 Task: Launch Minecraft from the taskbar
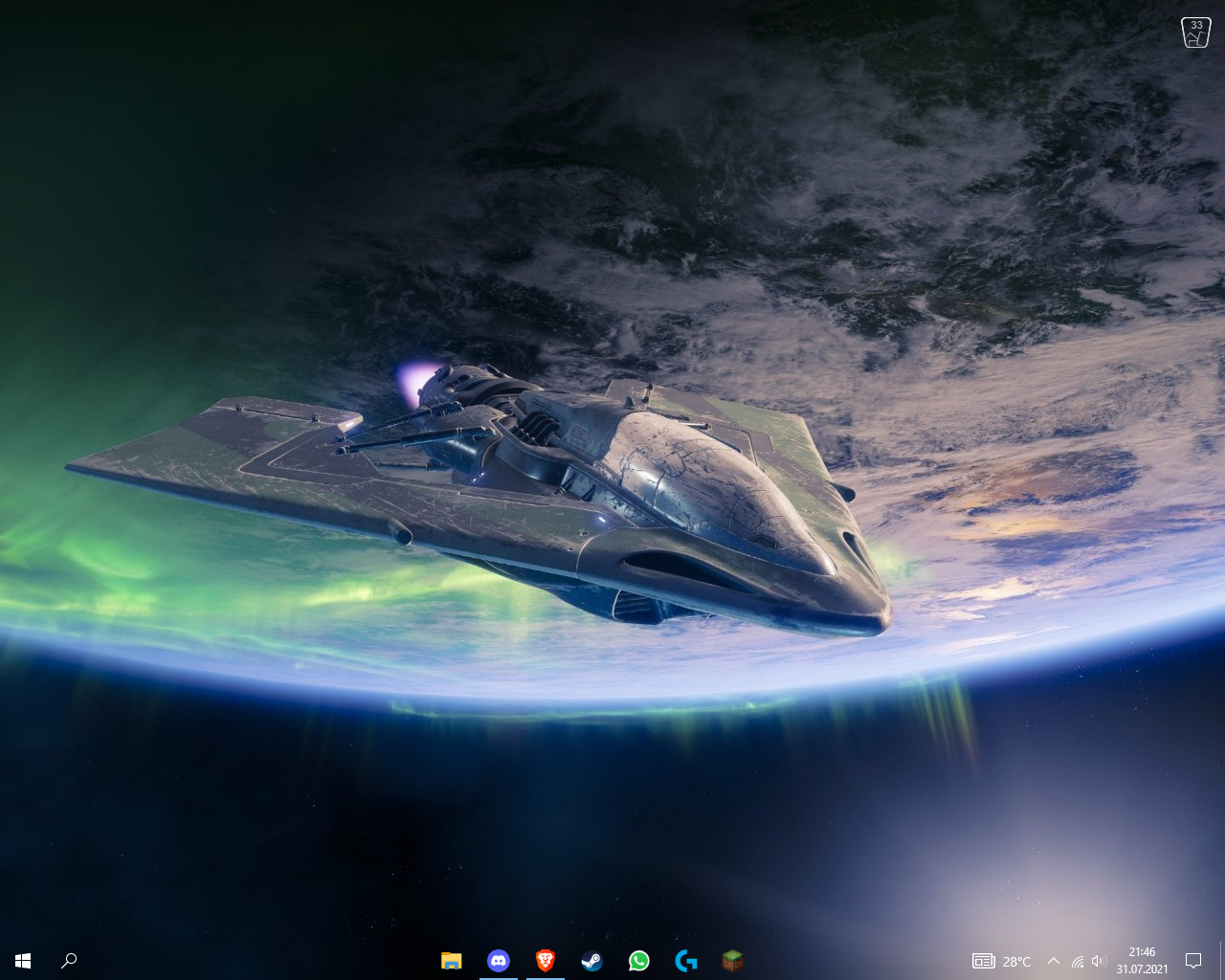pos(732,961)
